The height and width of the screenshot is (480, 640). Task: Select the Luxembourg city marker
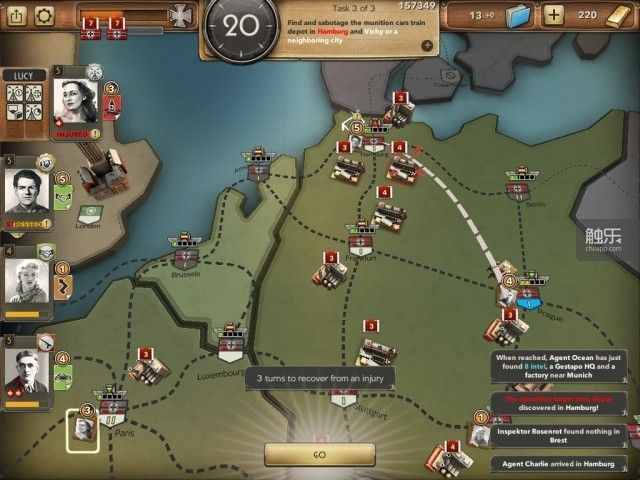point(231,346)
